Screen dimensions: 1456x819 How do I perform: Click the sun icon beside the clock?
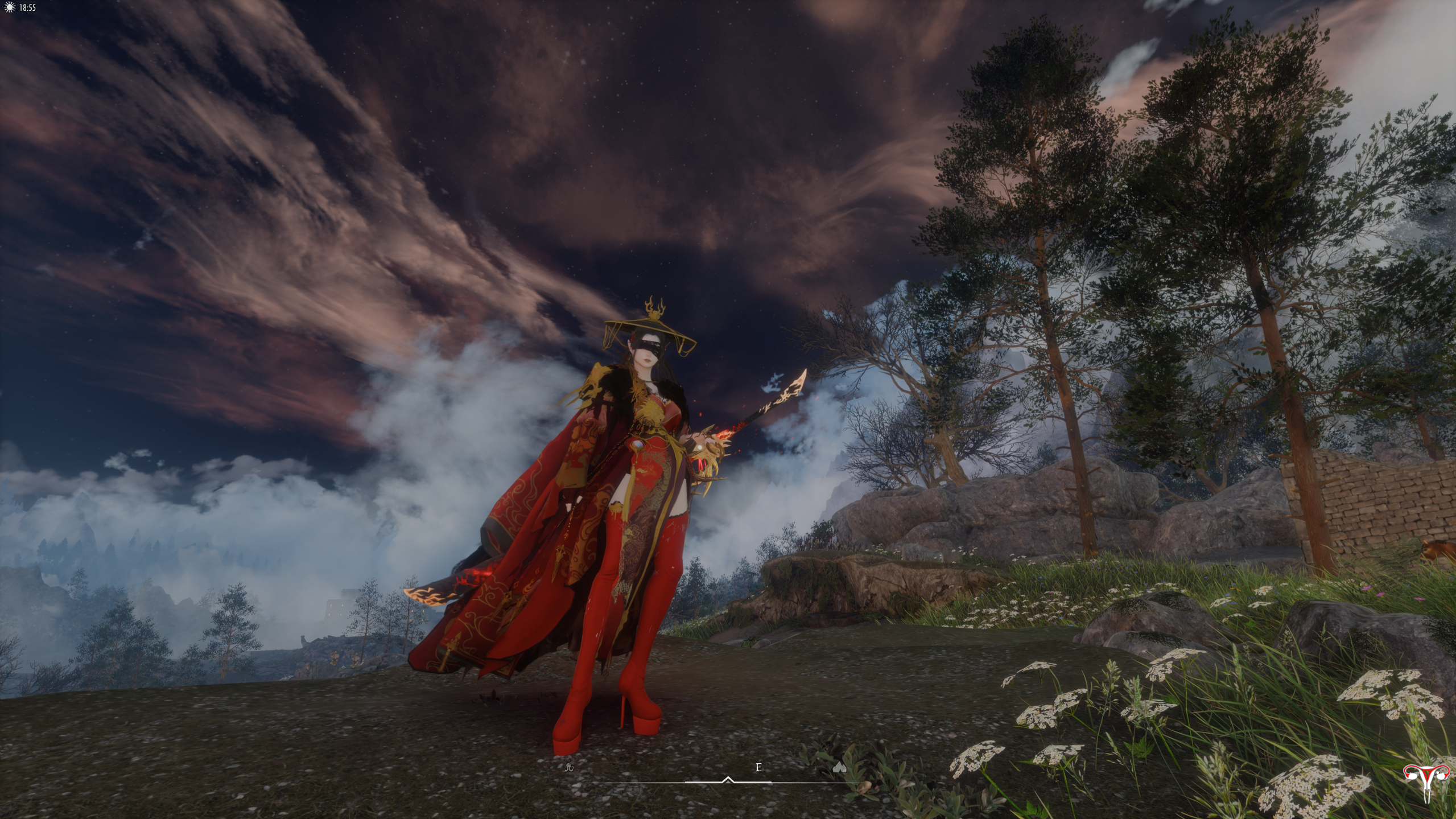[x=9, y=7]
